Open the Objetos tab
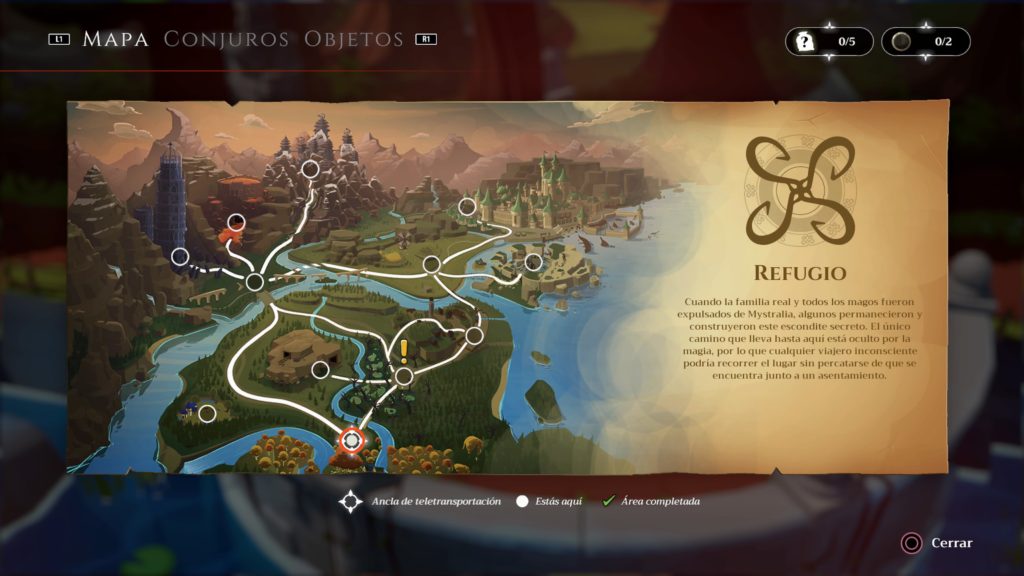This screenshot has width=1024, height=576. click(354, 40)
